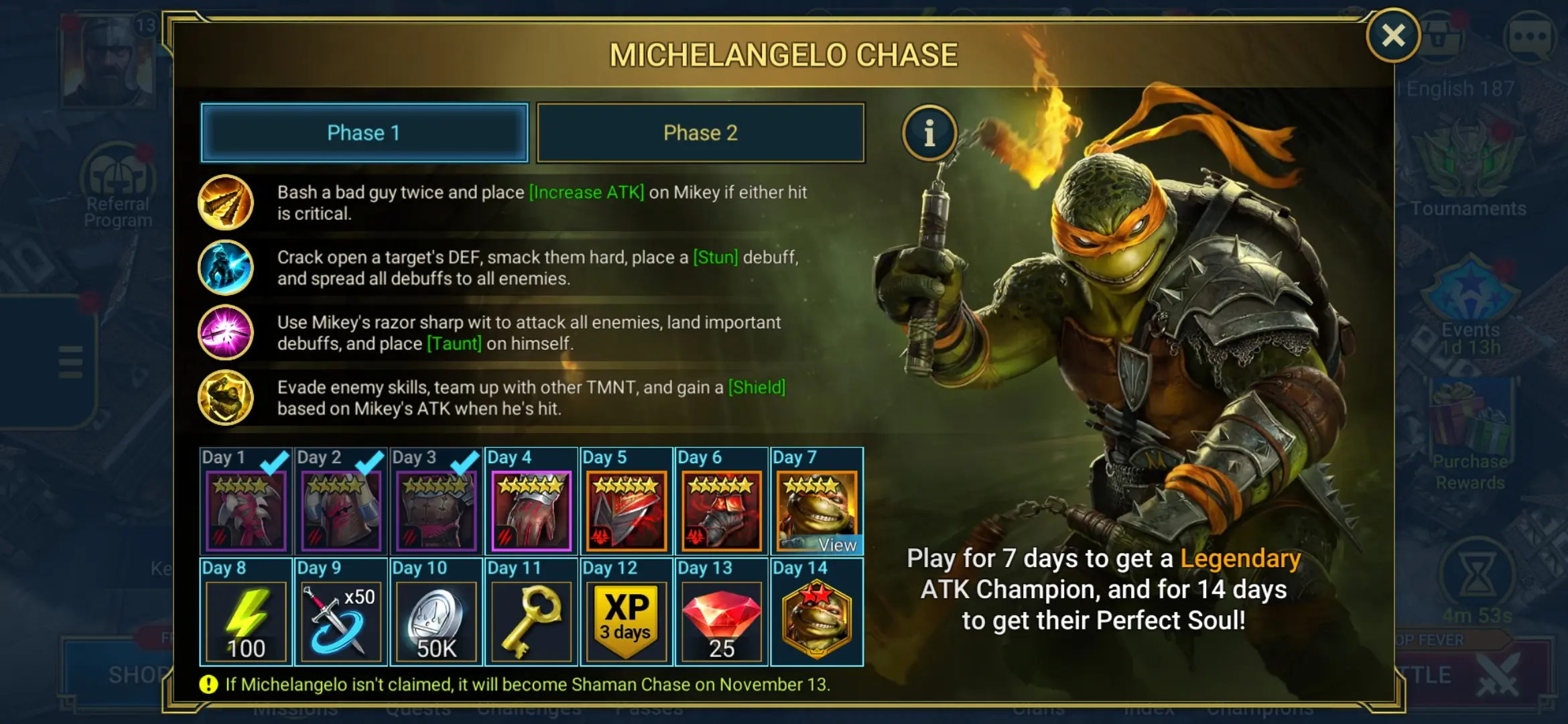Image resolution: width=1568 pixels, height=724 pixels.
Task: Select the Day 1 claimed armor reward
Action: tap(246, 511)
